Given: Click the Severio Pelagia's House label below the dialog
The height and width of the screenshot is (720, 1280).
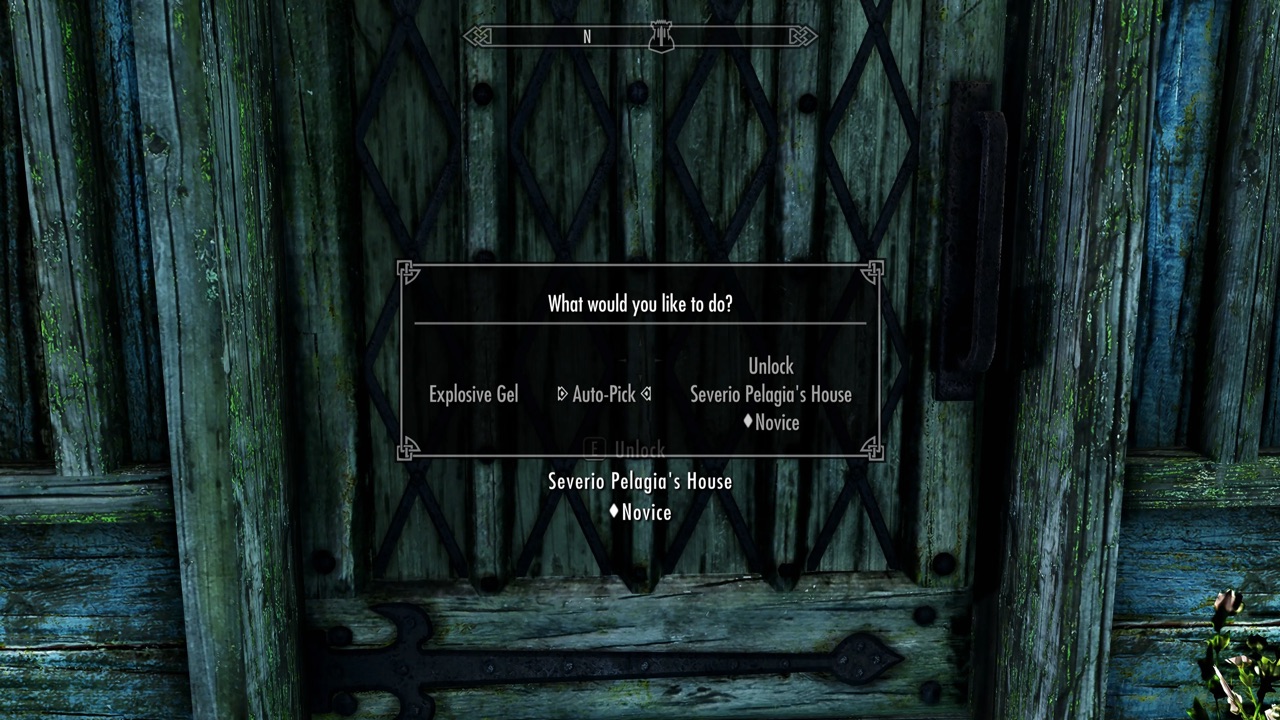Looking at the screenshot, I should 639,482.
